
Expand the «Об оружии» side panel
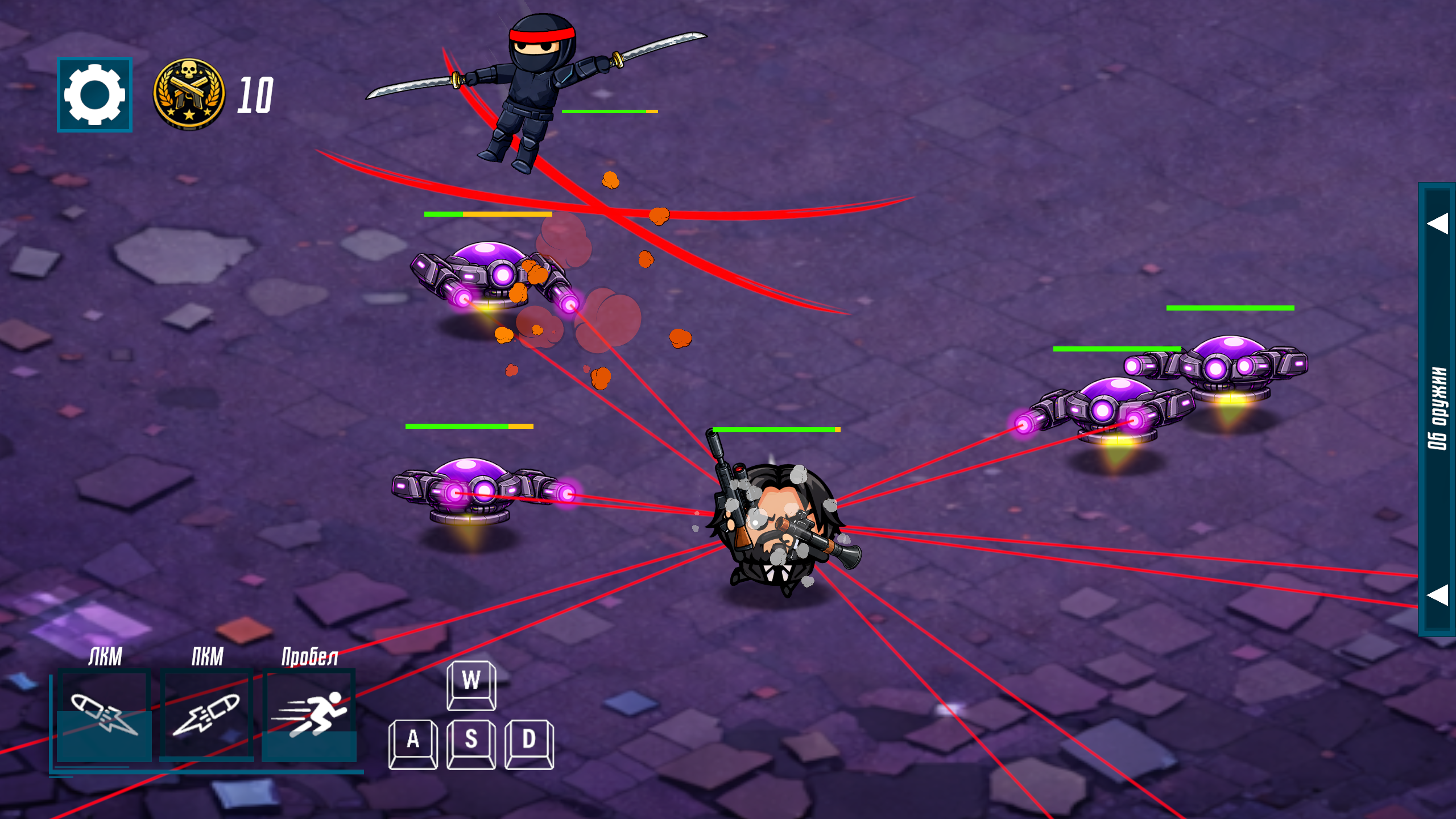click(x=1437, y=408)
